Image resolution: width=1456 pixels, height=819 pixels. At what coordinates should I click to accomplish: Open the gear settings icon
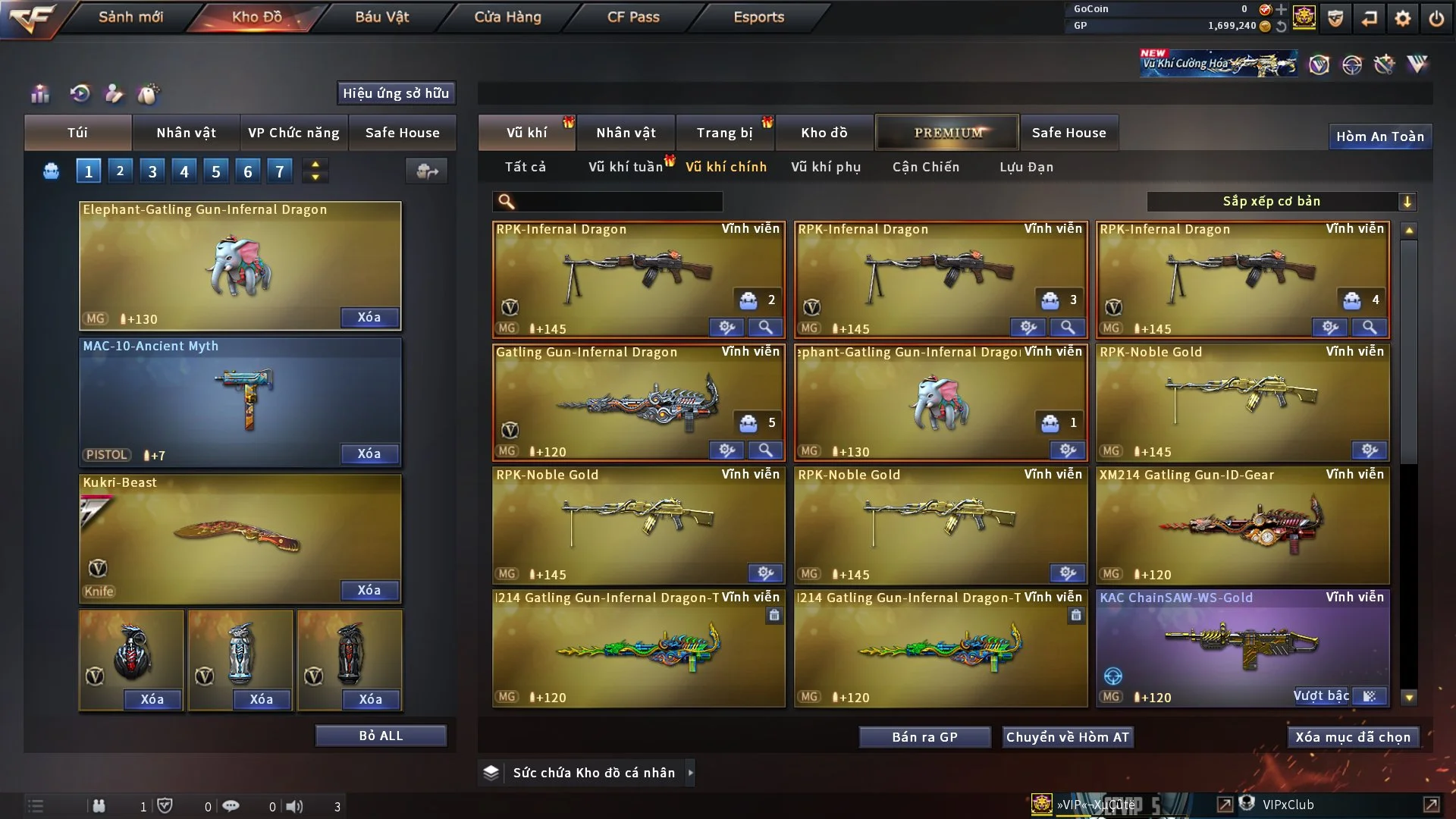(x=1402, y=17)
